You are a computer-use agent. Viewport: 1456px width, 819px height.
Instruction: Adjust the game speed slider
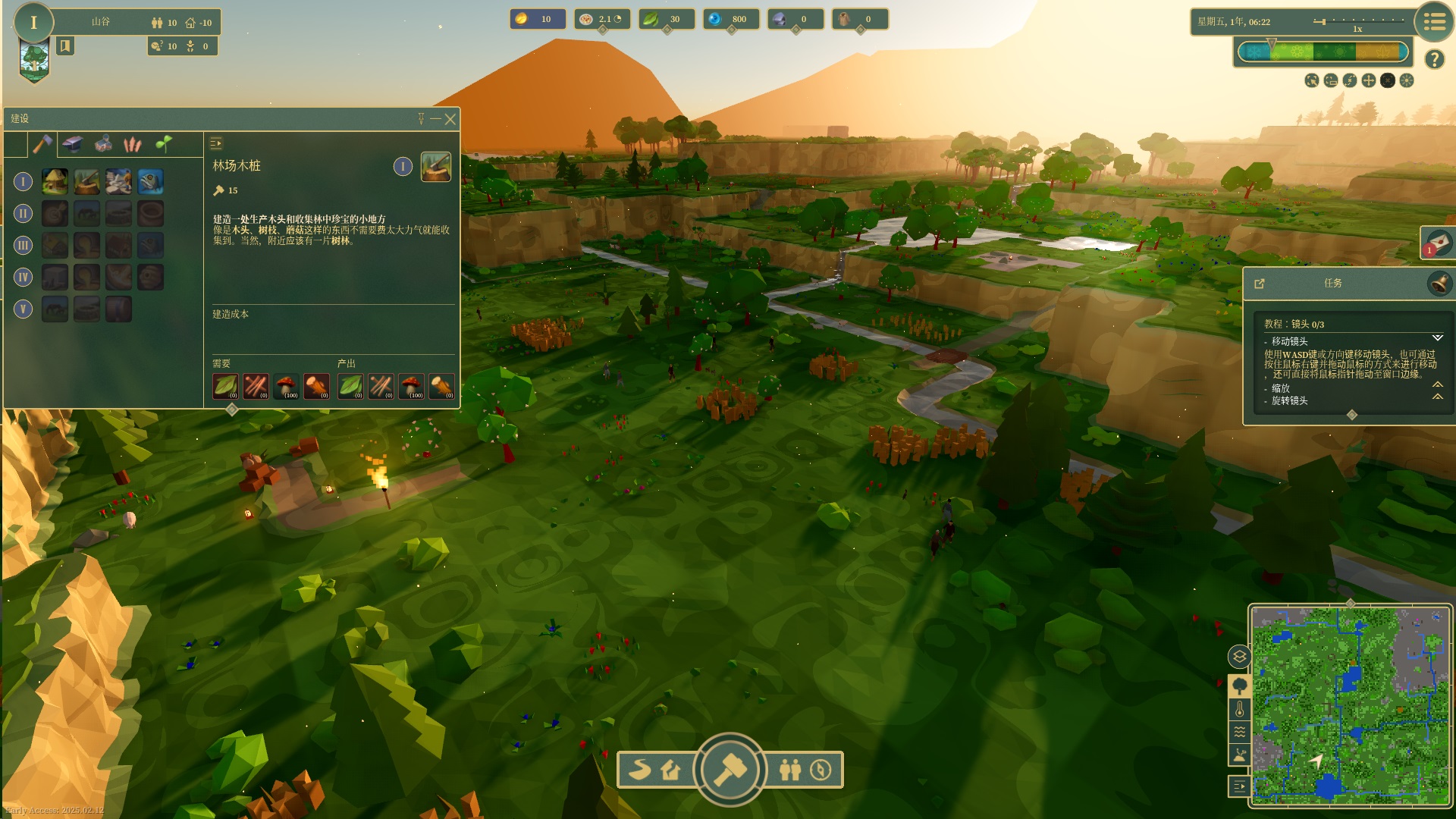[x=1357, y=21]
